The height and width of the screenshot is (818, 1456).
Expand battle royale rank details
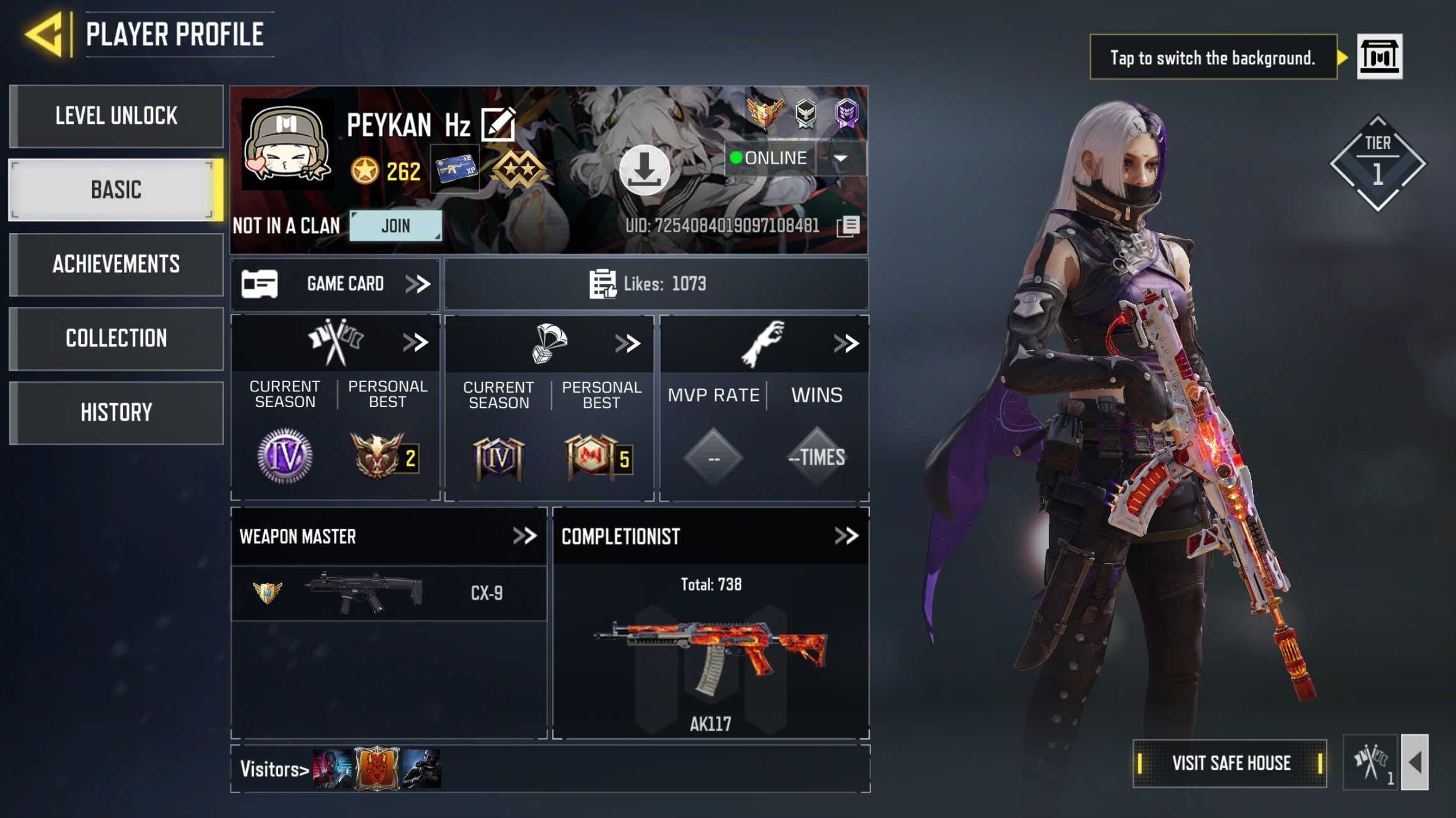click(627, 343)
